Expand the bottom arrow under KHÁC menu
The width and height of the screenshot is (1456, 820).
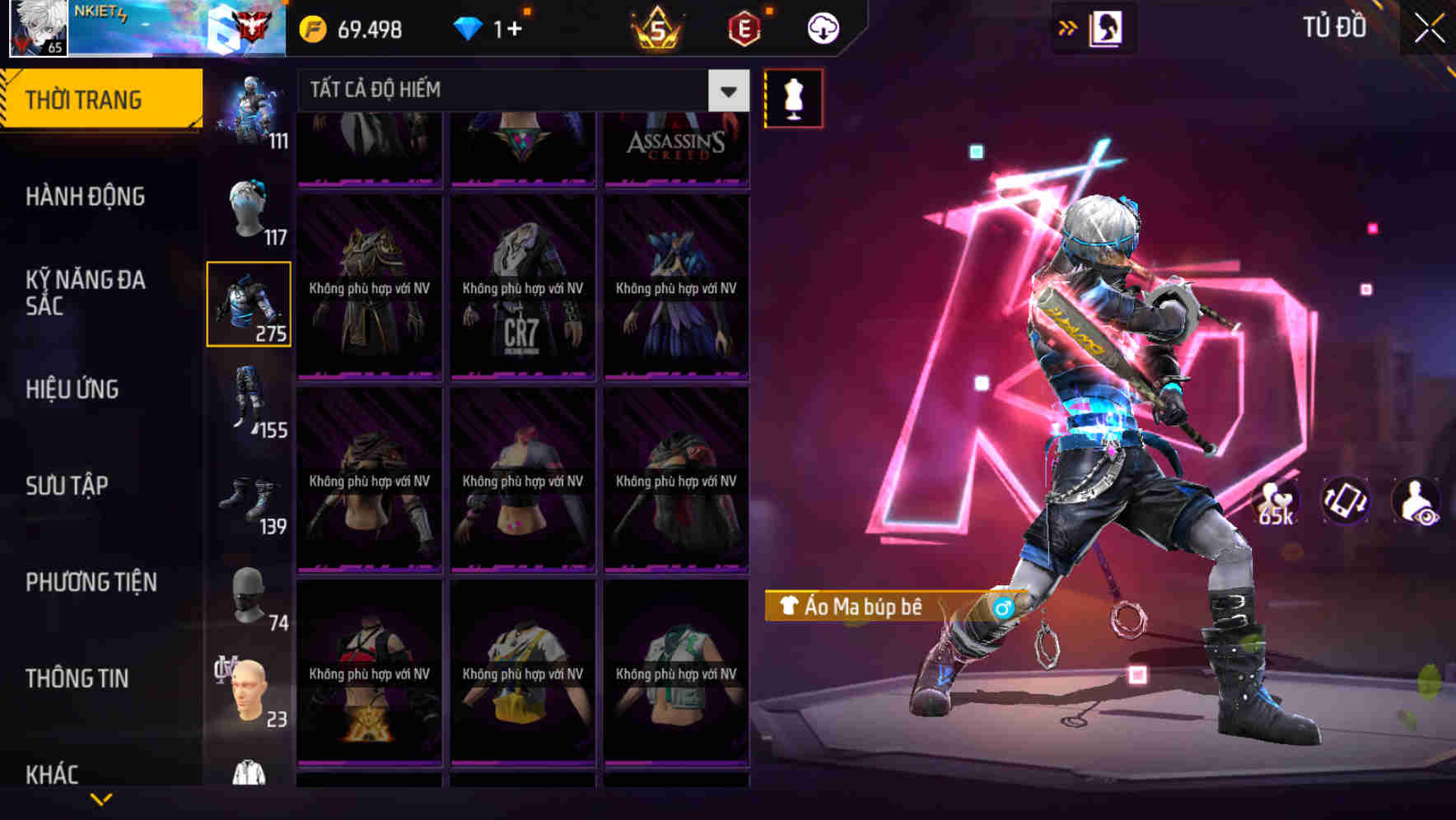pyautogui.click(x=99, y=800)
